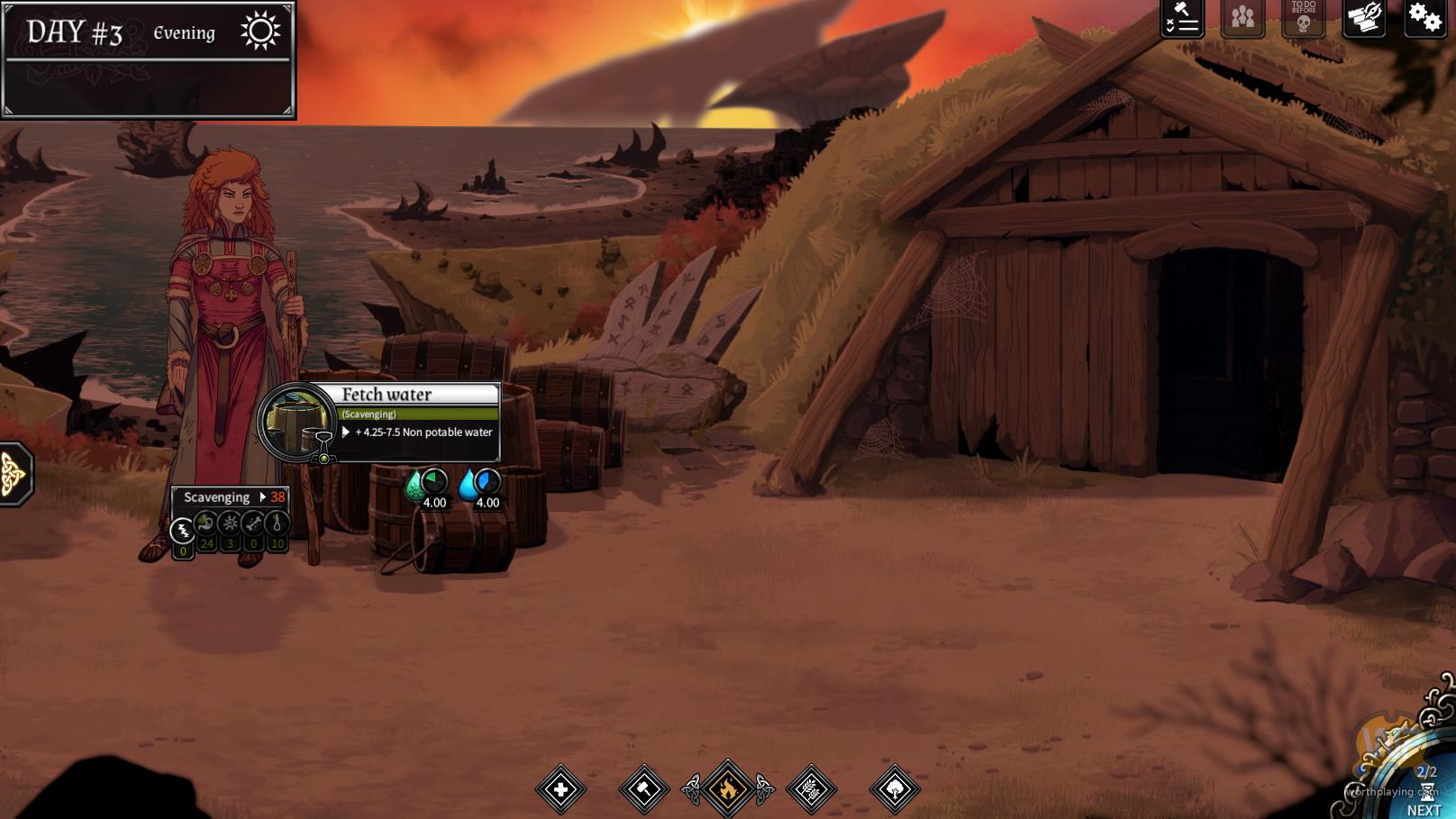Open the gear settings menu
Image resolution: width=1456 pixels, height=819 pixels.
pyautogui.click(x=1424, y=19)
